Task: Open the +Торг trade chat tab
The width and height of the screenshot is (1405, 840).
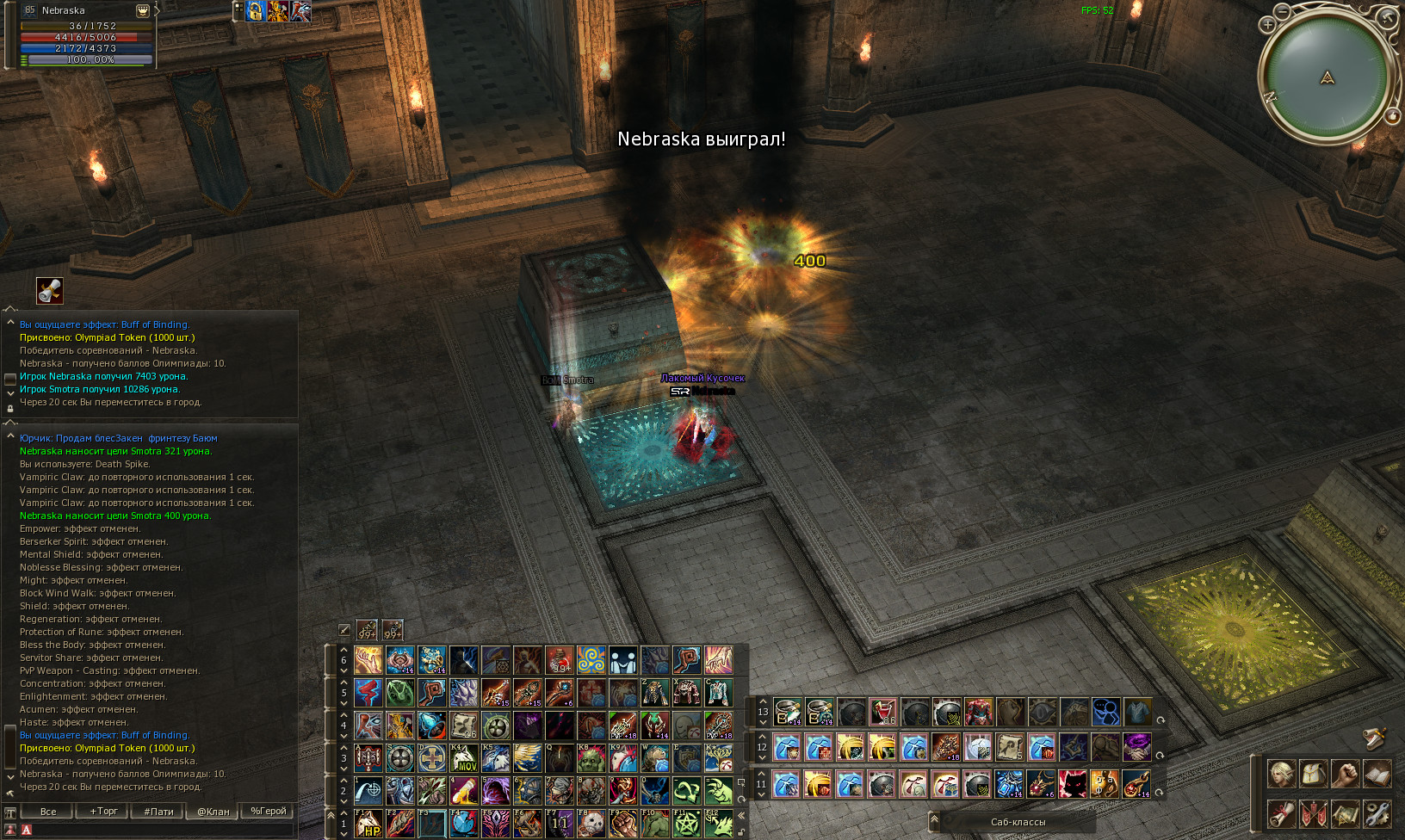Action: point(103,811)
